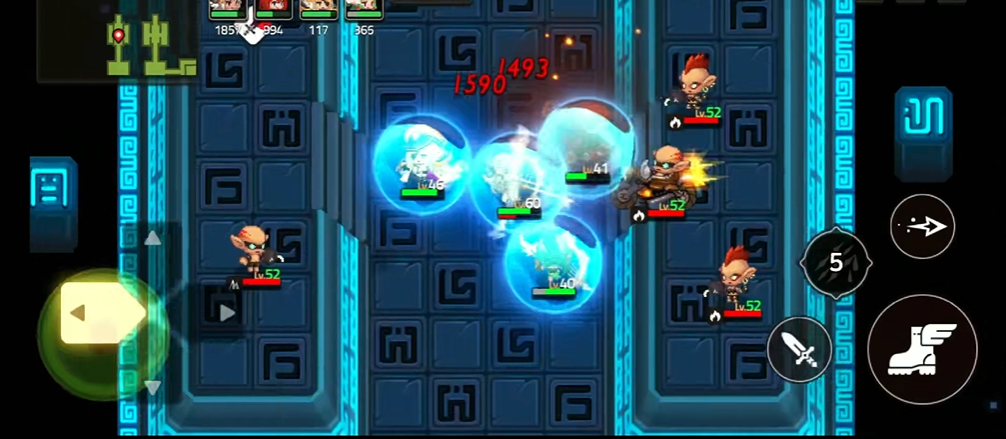Image resolution: width=1006 pixels, height=439 pixels.
Task: Tap the down arrow on the D-pad
Action: pos(152,386)
